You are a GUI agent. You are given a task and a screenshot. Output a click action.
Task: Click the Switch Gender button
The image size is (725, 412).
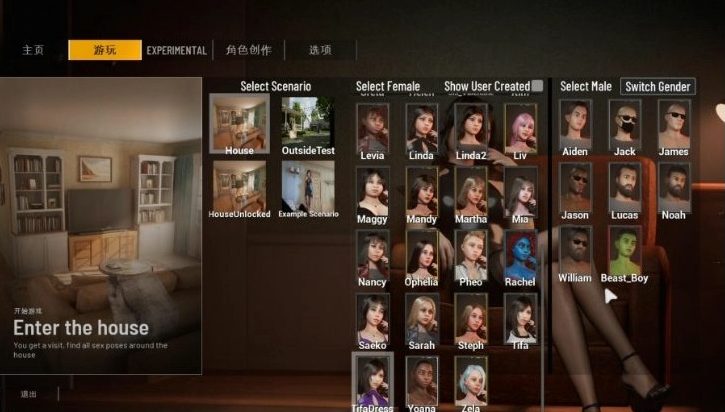click(657, 86)
